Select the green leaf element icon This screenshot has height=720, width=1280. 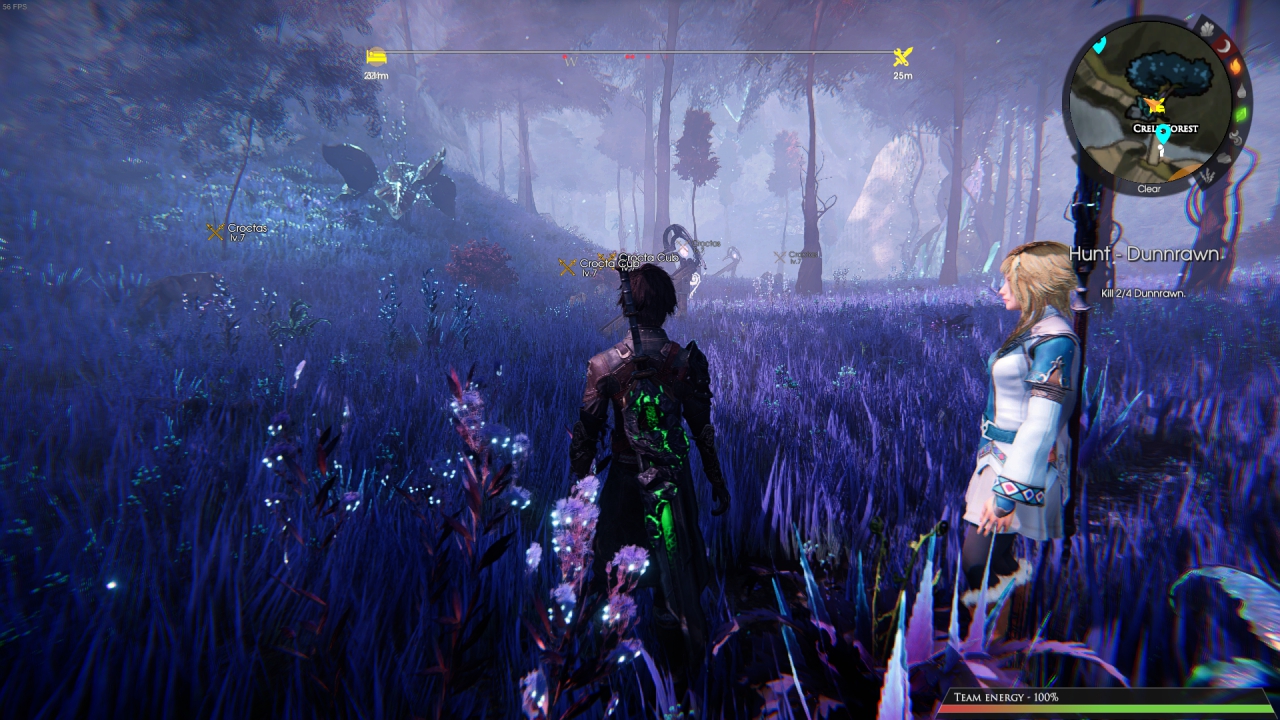click(x=1241, y=114)
